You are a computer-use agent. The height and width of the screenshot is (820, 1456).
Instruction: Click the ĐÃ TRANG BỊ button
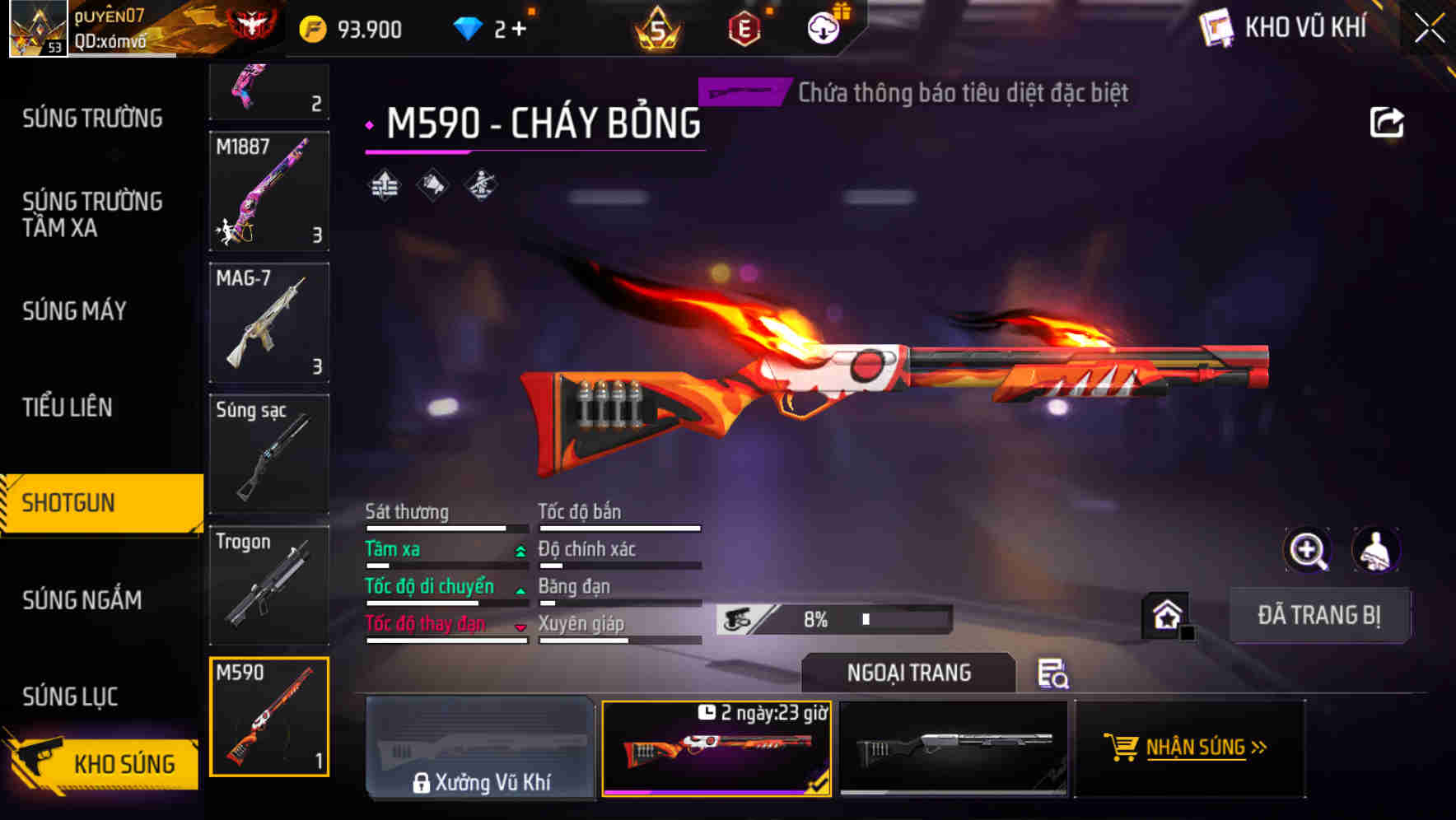pyautogui.click(x=1319, y=615)
